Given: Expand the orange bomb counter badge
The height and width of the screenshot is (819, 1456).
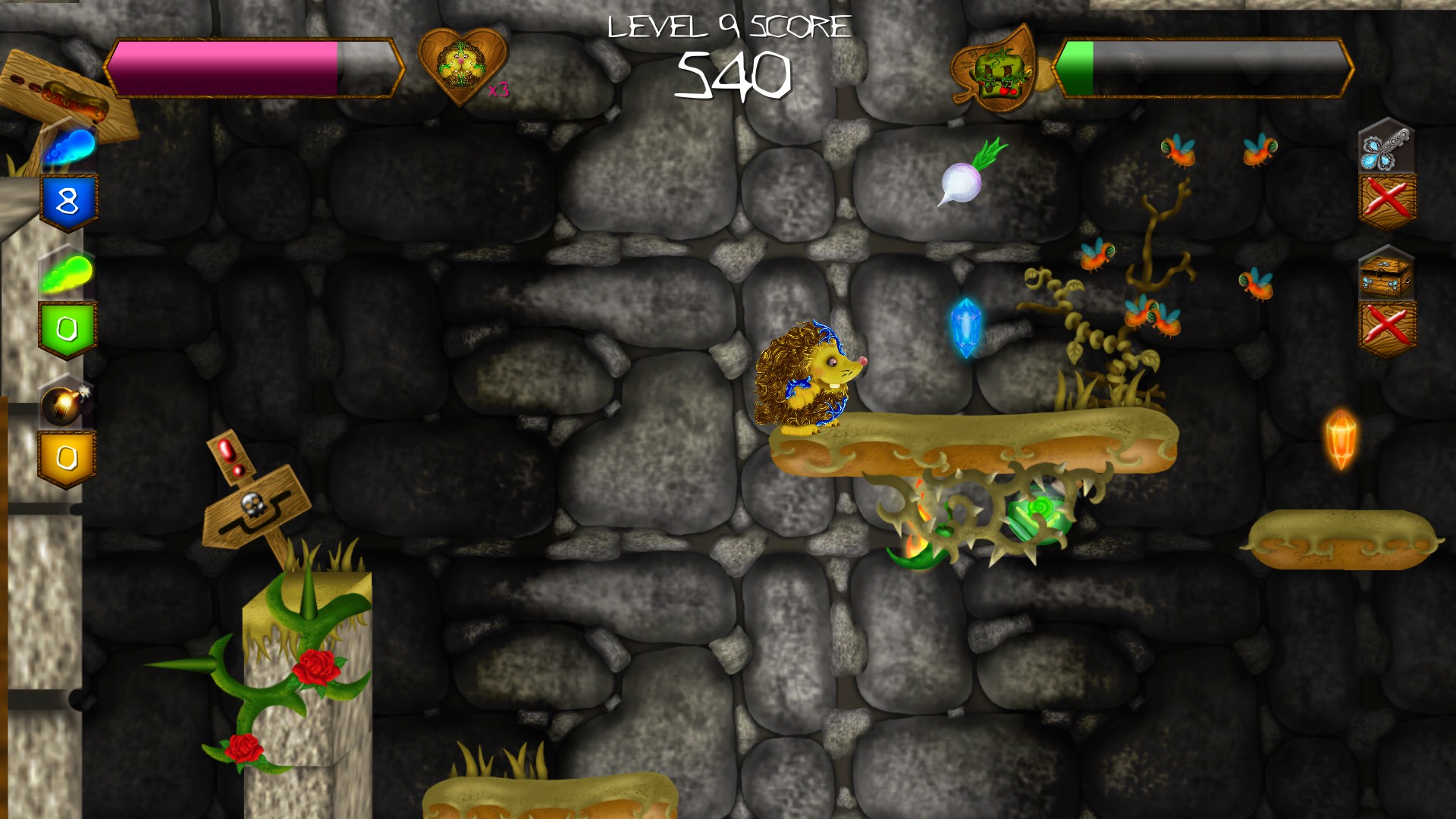Looking at the screenshot, I should click(x=67, y=455).
